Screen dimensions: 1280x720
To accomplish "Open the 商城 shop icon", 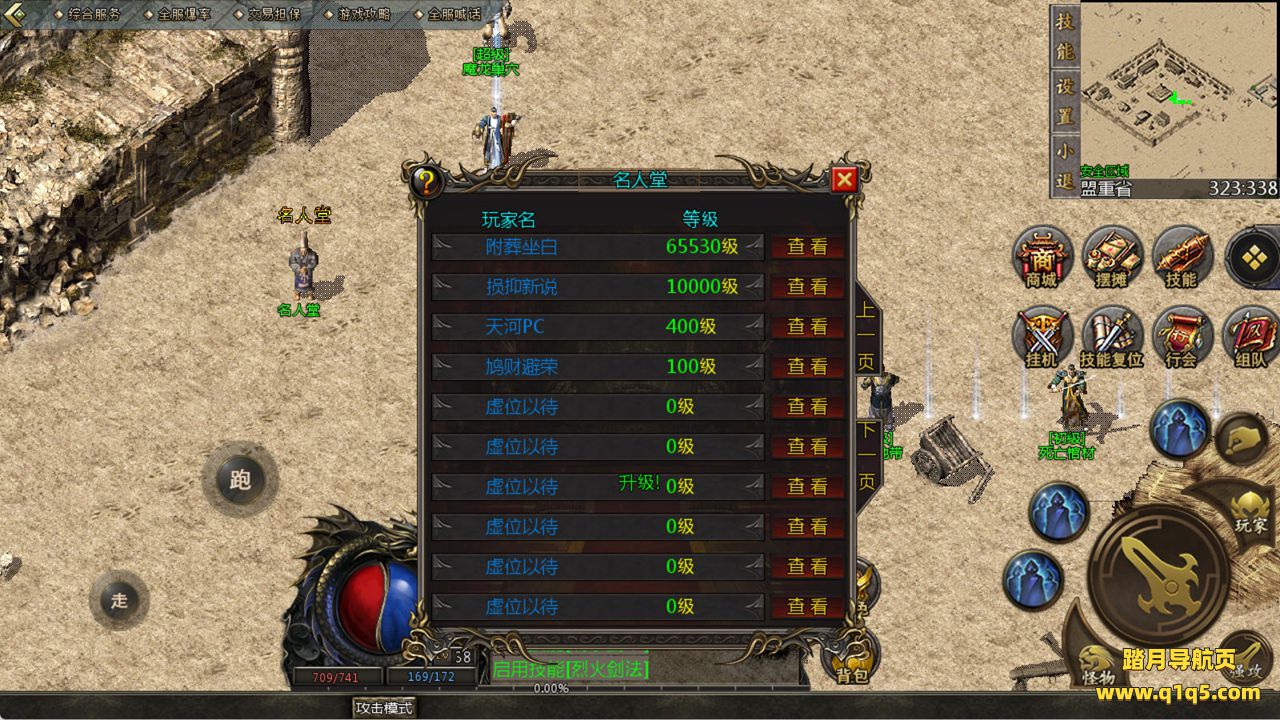I will [1041, 258].
